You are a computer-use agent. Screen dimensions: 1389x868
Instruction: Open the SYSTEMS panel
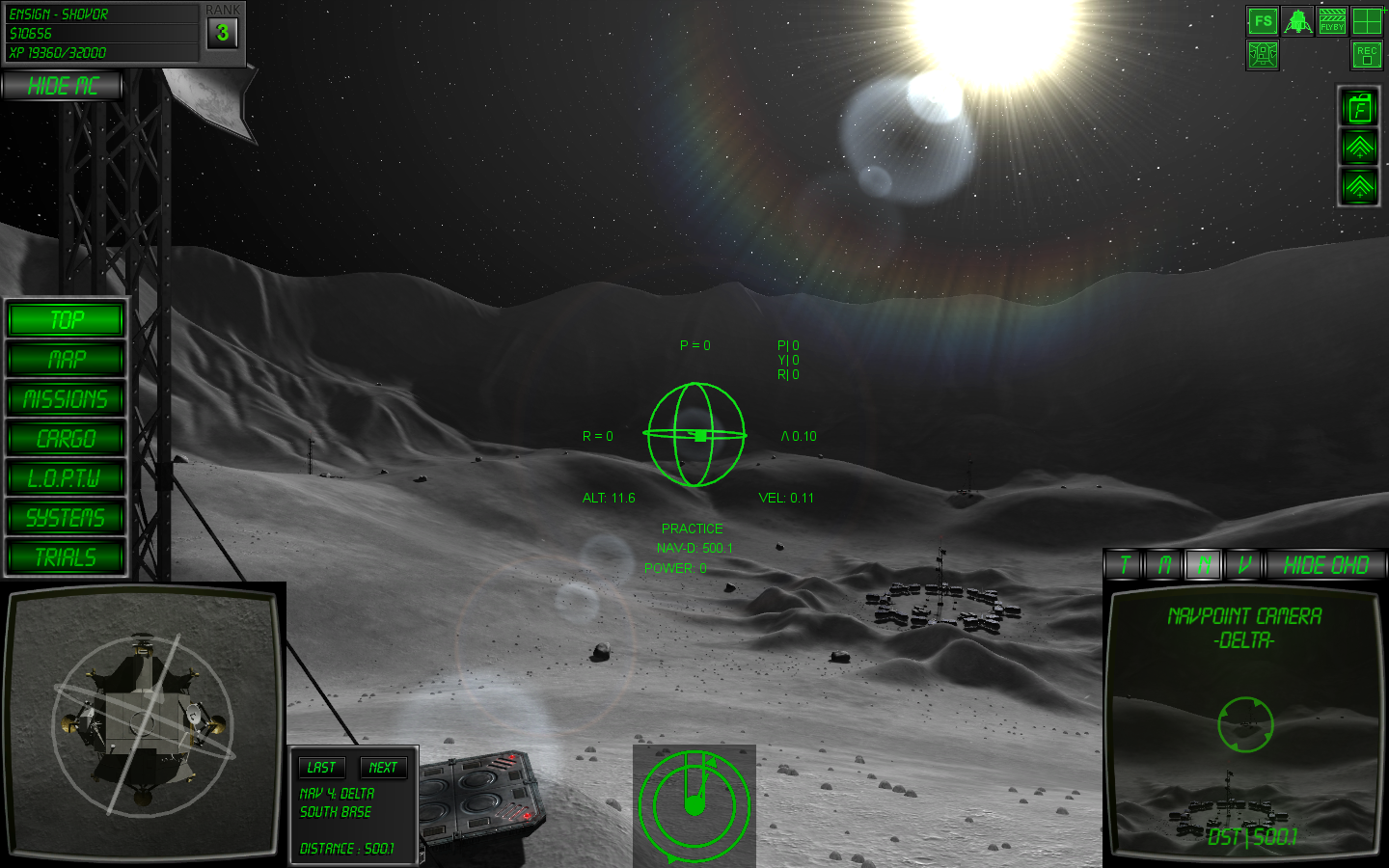pyautogui.click(x=66, y=518)
